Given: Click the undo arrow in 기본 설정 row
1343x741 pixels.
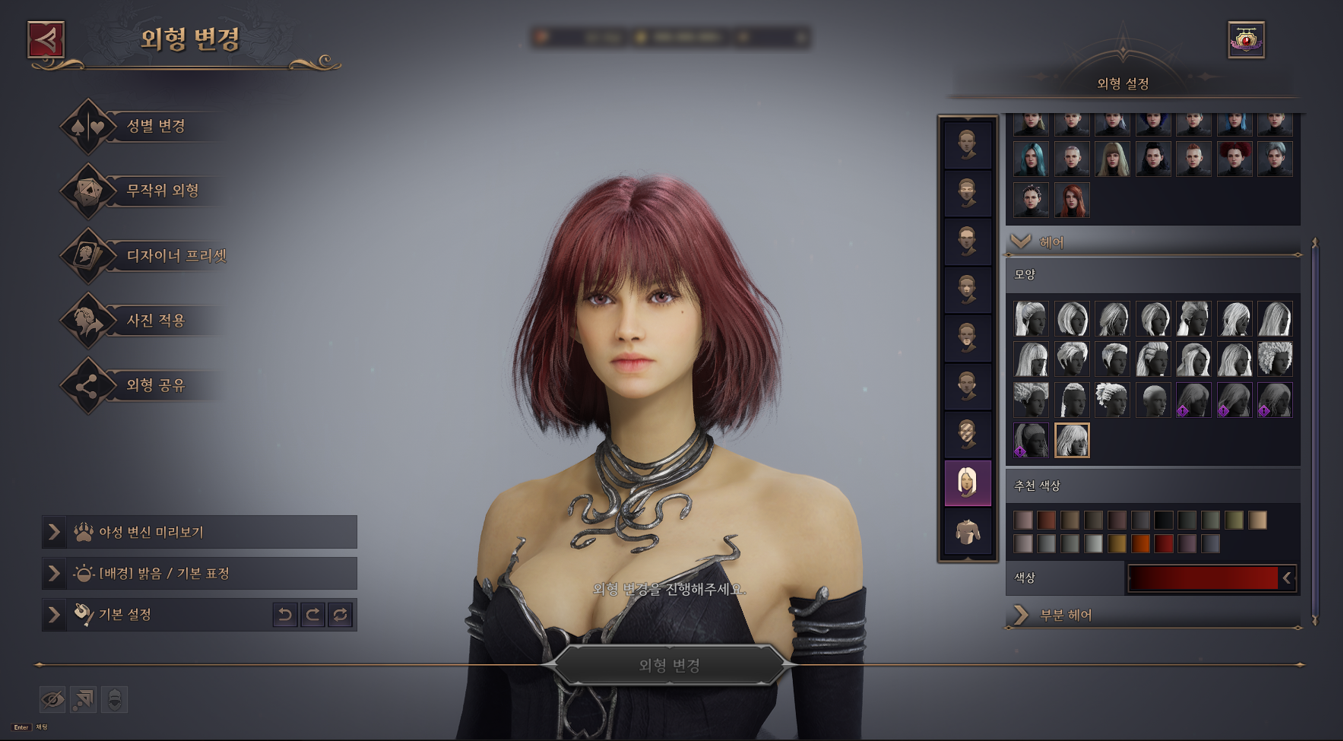Looking at the screenshot, I should click(x=285, y=615).
